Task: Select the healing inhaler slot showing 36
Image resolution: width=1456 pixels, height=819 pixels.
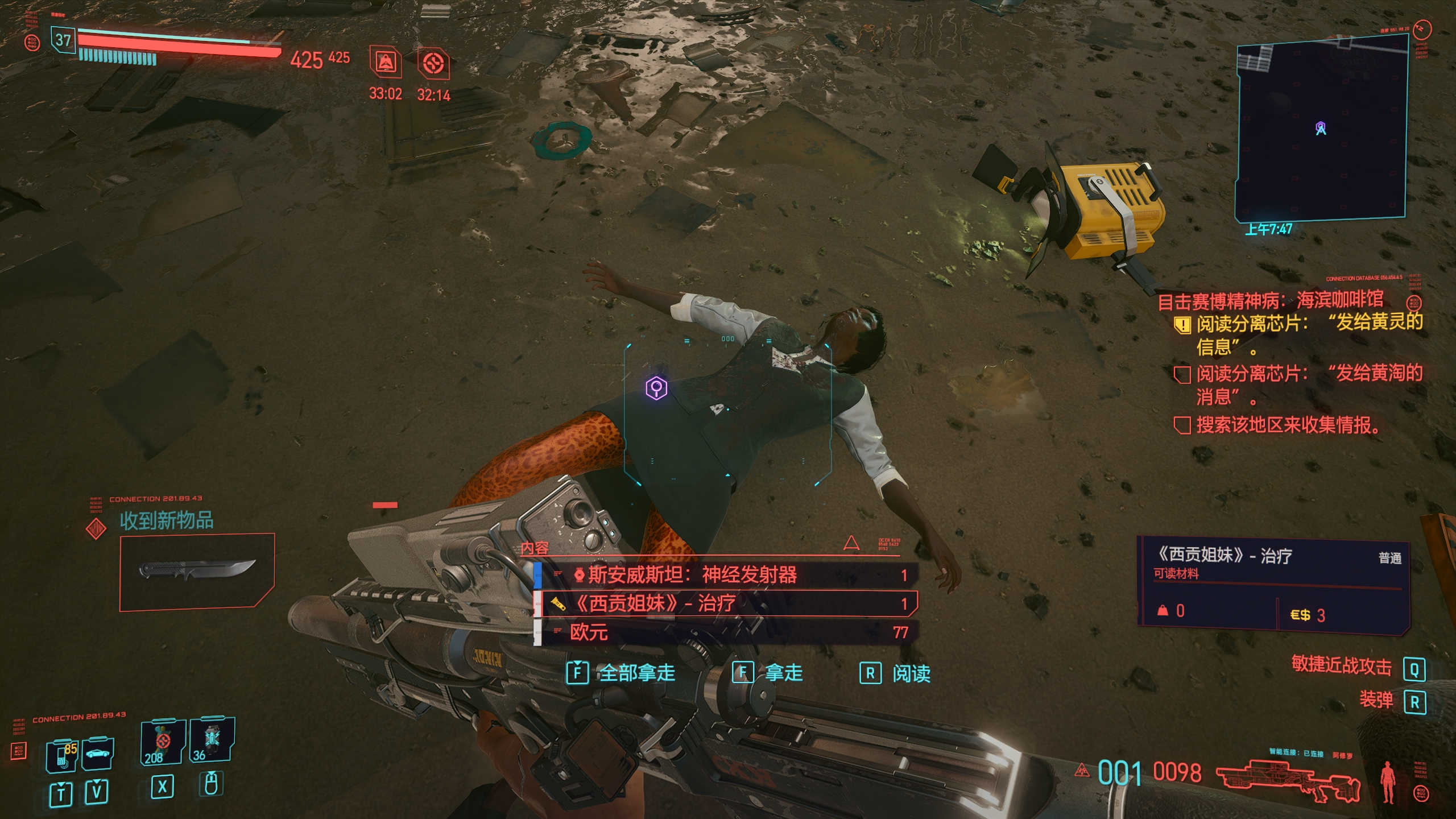Action: (212, 740)
